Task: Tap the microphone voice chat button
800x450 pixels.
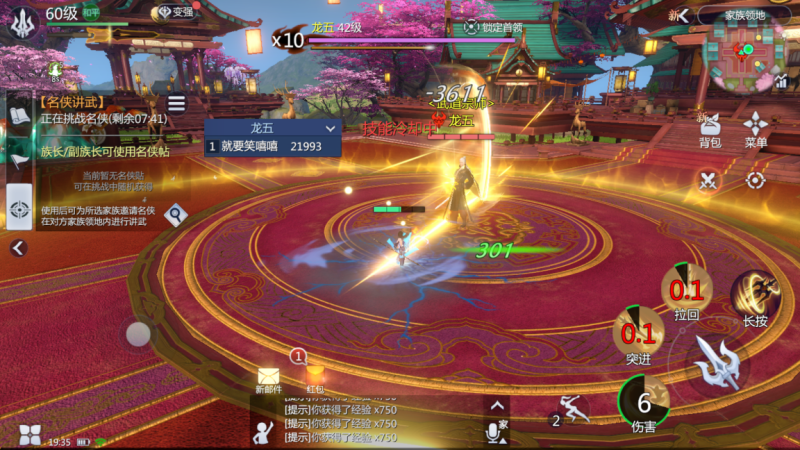Action: 493,432
